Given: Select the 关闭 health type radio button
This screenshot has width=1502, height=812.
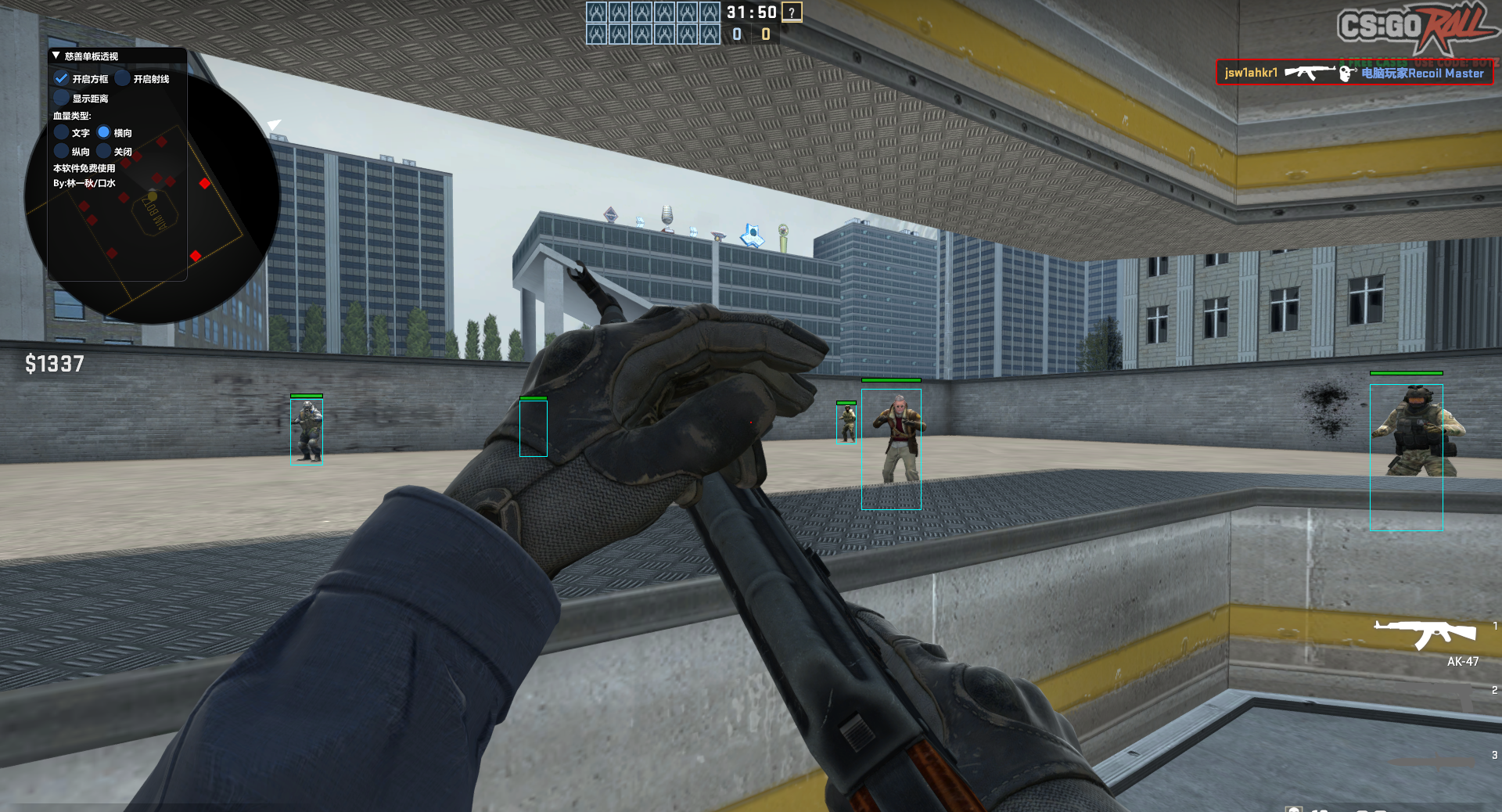Looking at the screenshot, I should [x=104, y=151].
